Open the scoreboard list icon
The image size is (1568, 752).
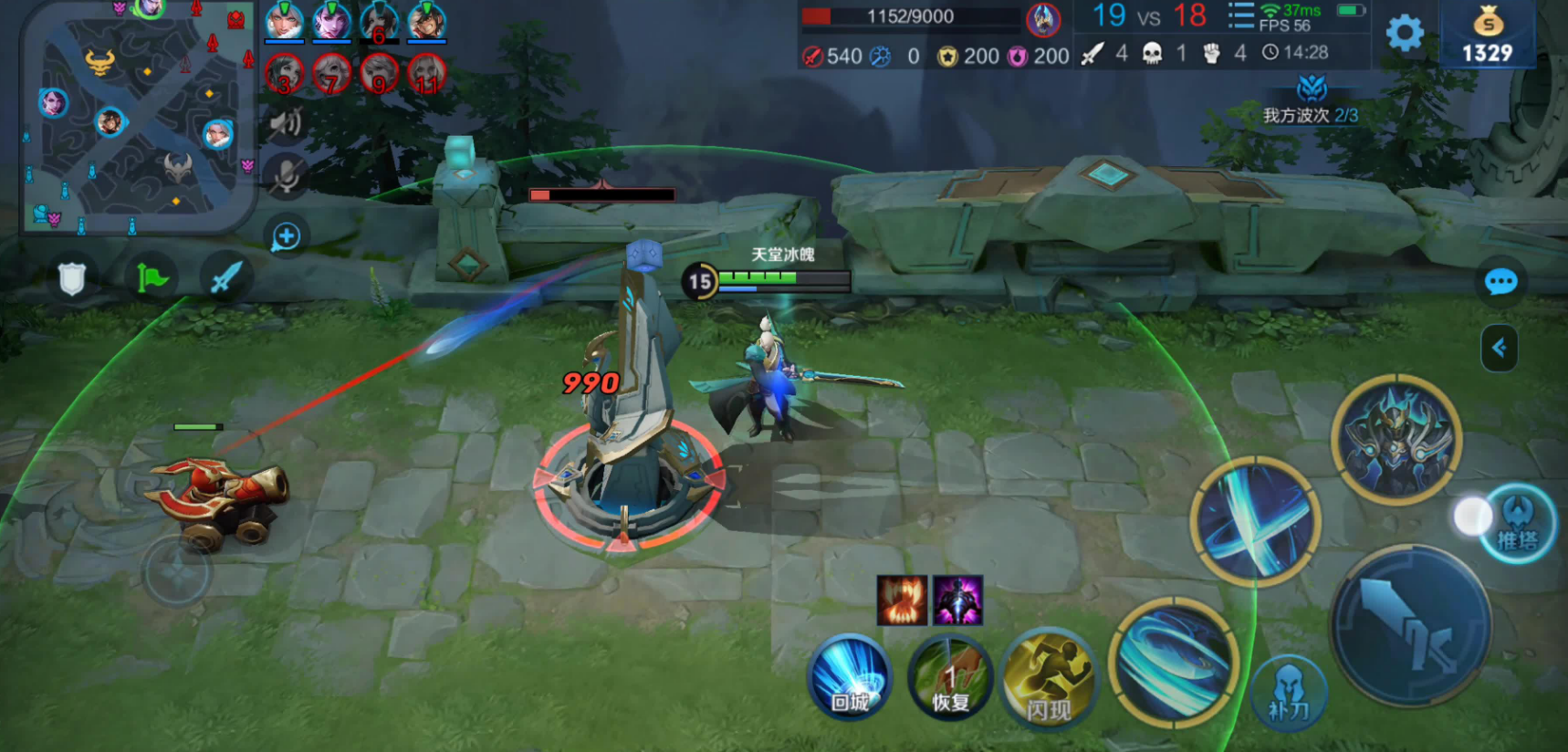tap(1240, 16)
